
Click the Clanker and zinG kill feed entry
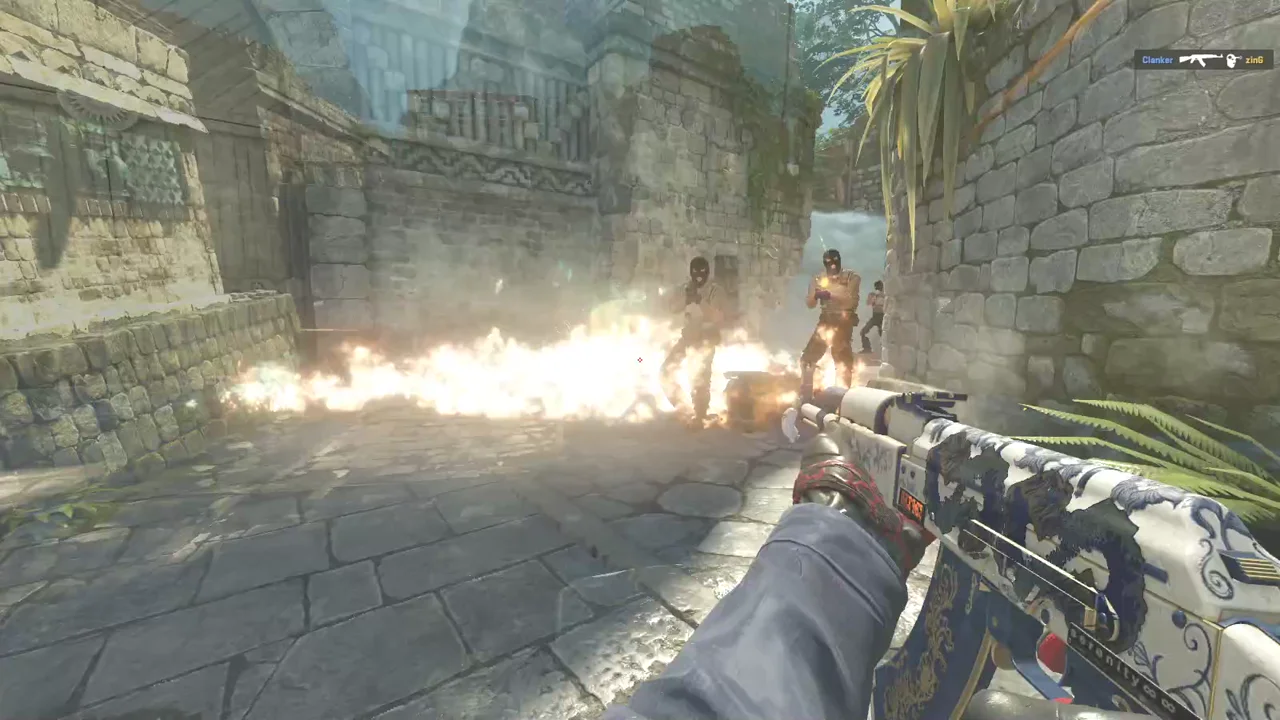[1203, 60]
